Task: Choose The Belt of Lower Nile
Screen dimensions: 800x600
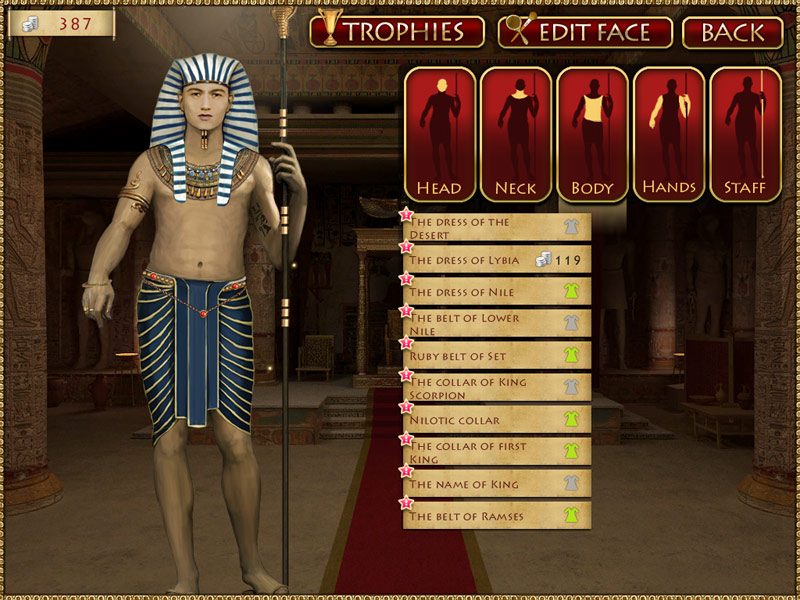Action: pos(497,324)
